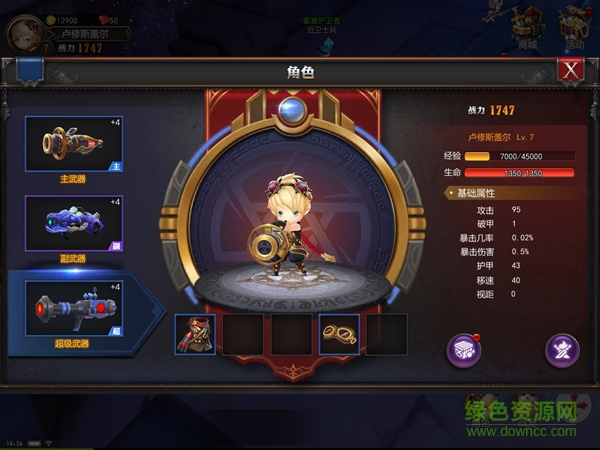Select the 主武器 main weapon slot

coord(75,145)
